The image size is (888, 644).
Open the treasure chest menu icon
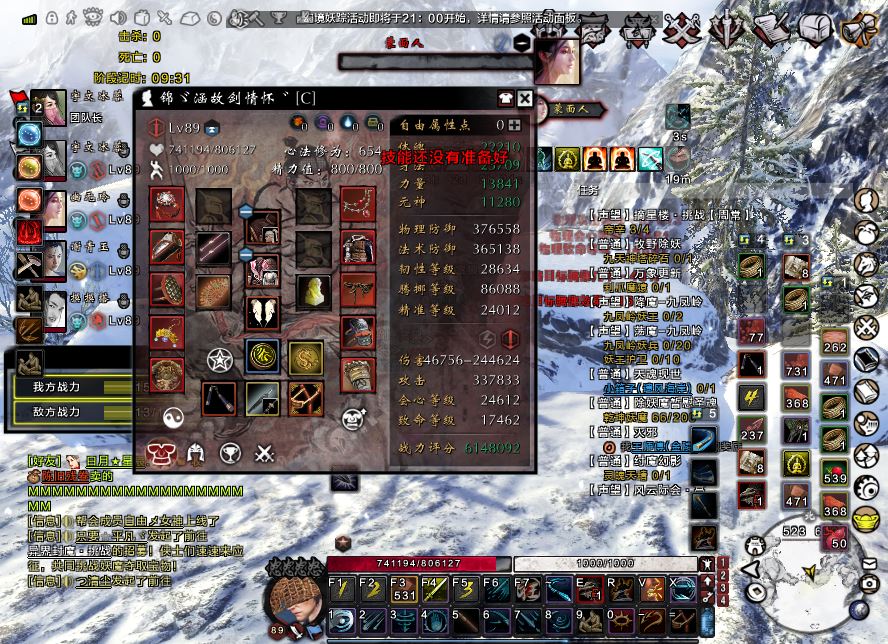815,28
